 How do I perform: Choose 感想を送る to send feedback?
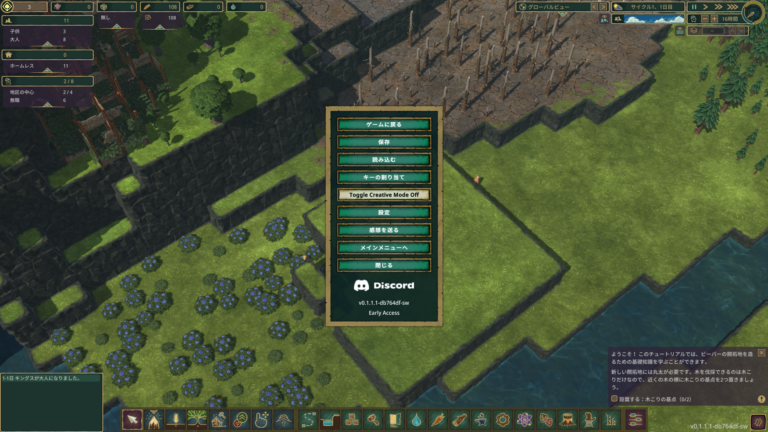point(384,230)
